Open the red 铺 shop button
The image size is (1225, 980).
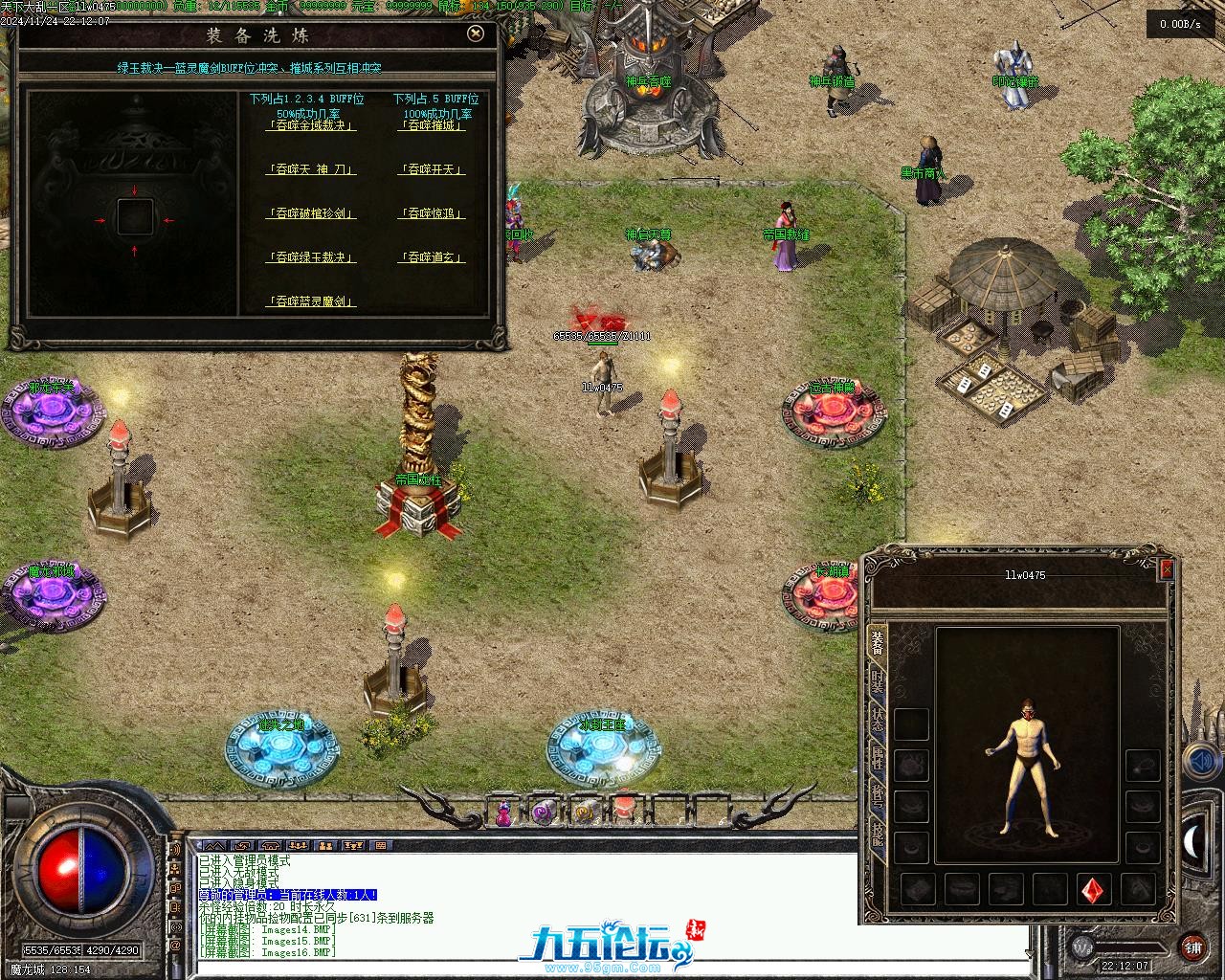1192,947
